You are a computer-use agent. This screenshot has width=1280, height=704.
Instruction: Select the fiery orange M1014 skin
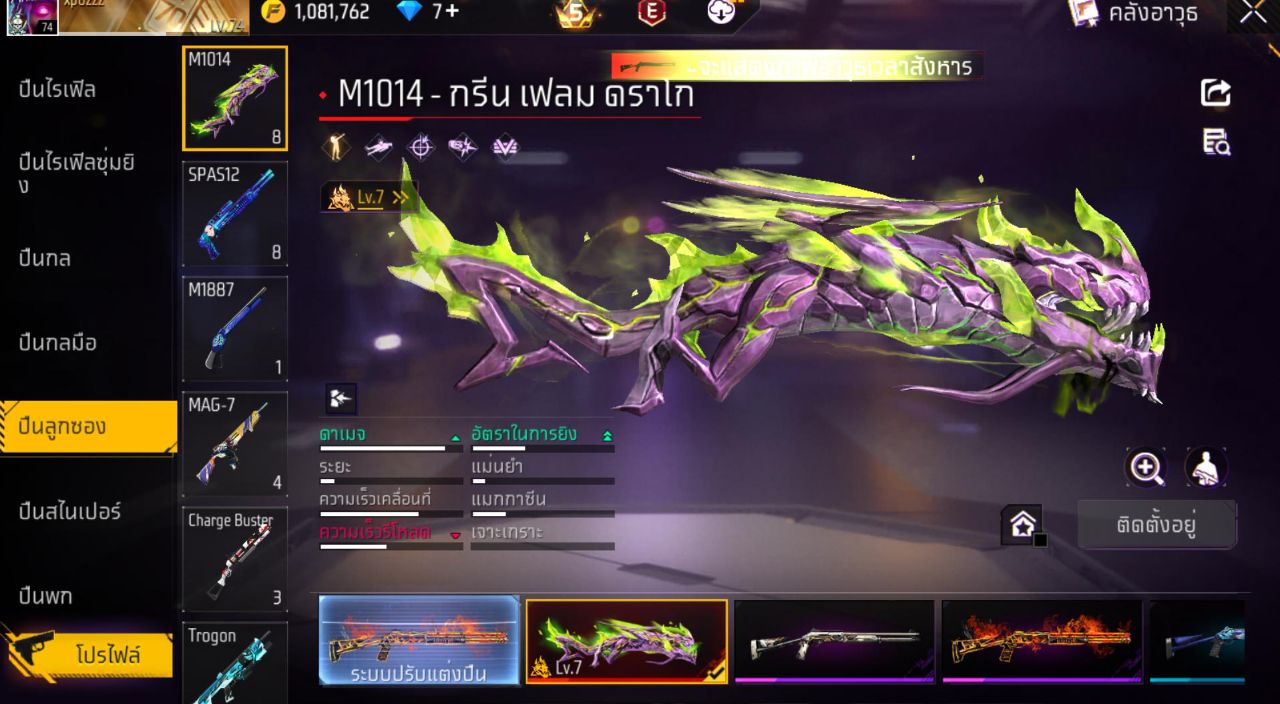coord(1041,641)
